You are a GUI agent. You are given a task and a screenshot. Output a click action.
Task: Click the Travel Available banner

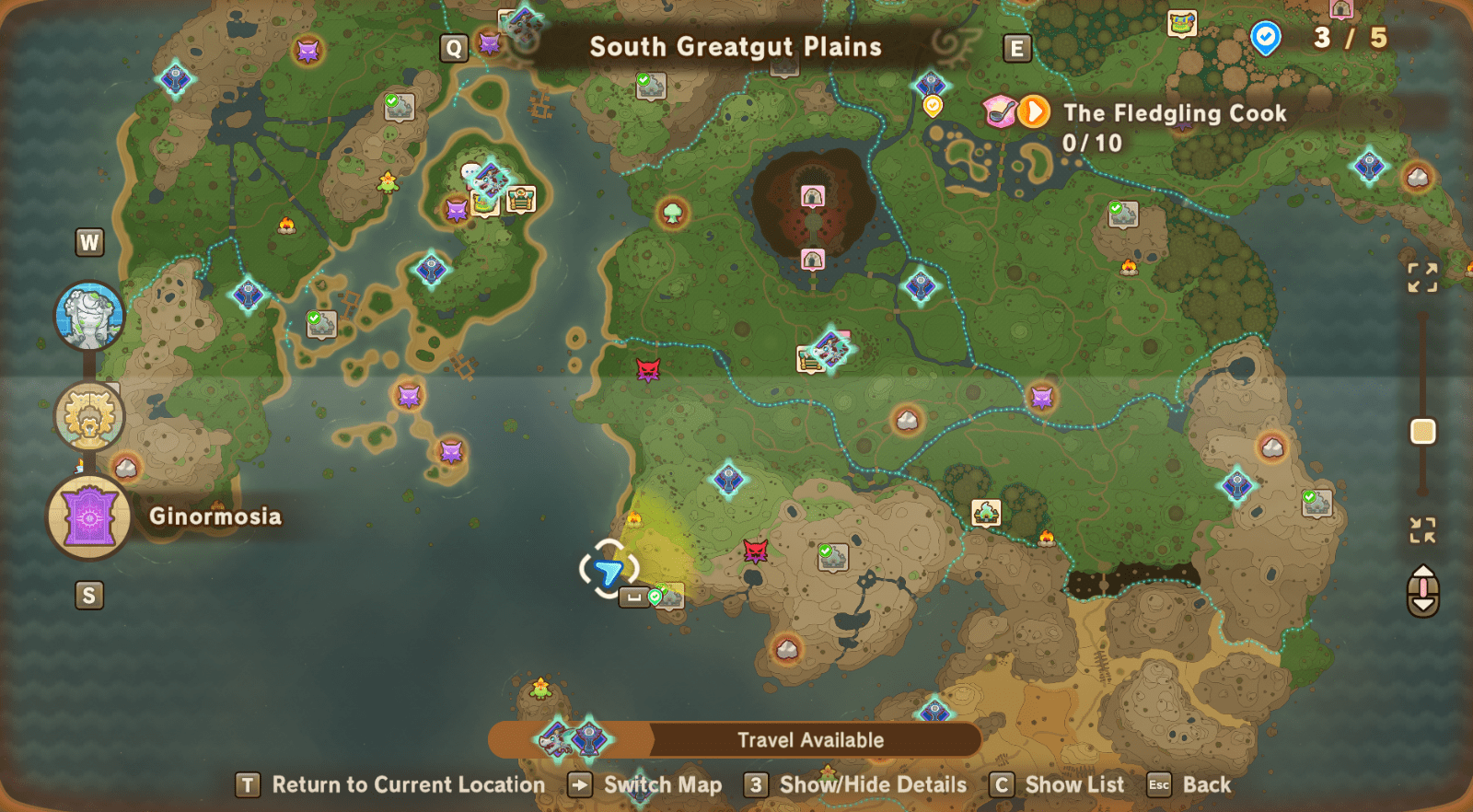[809, 738]
